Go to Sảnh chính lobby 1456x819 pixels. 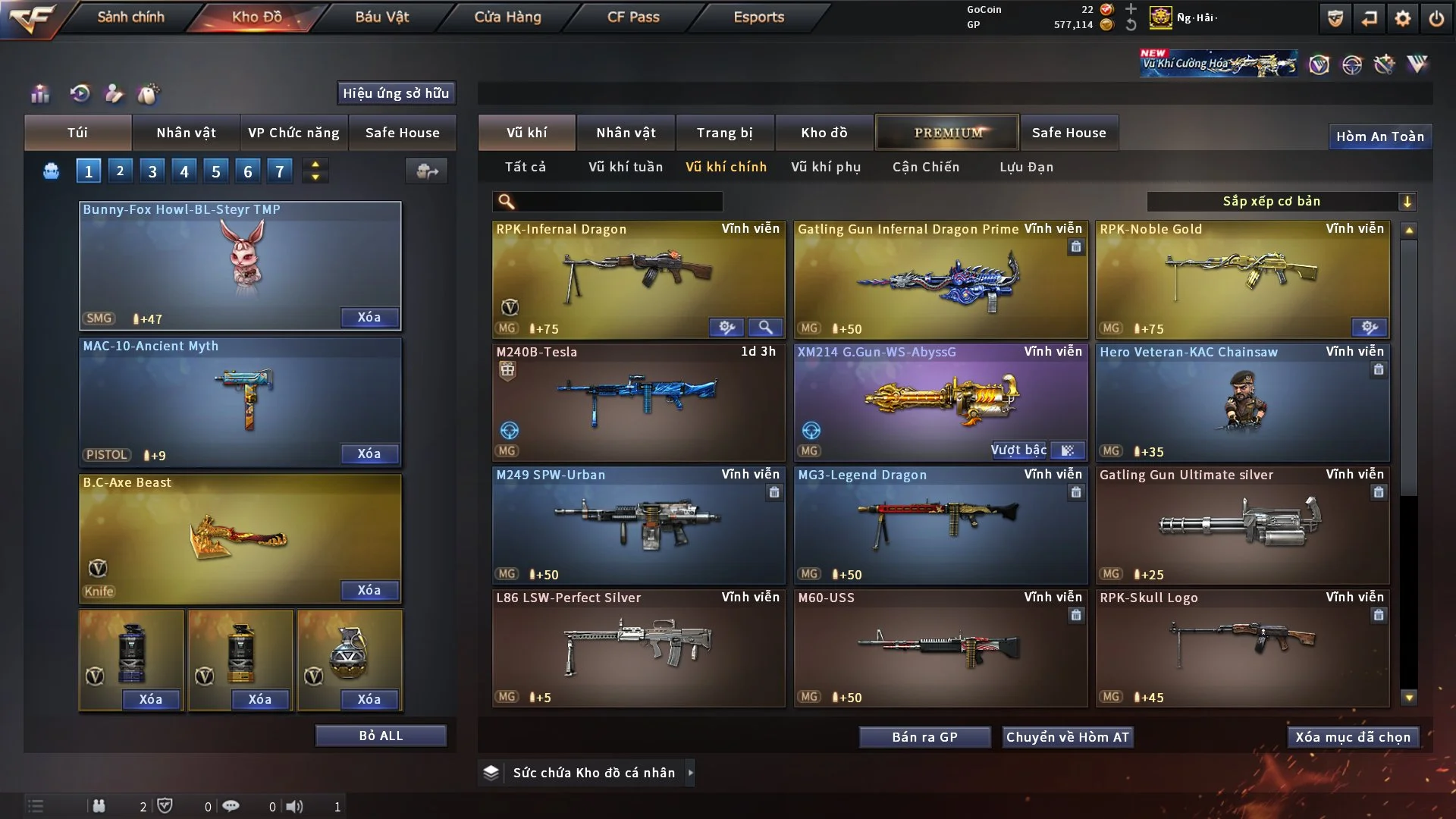[130, 17]
